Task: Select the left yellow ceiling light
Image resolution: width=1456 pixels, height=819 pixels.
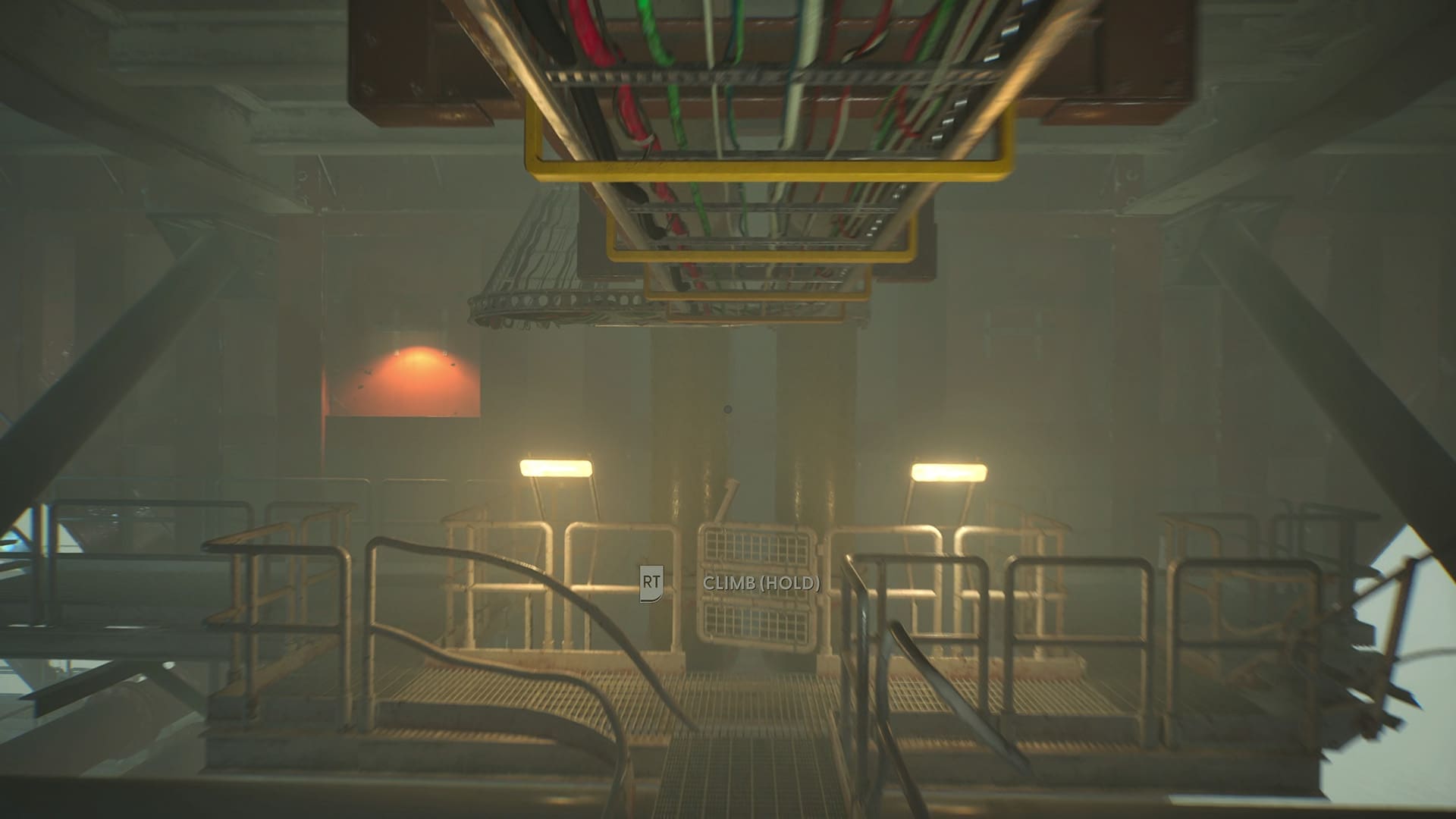Action: pos(559,469)
